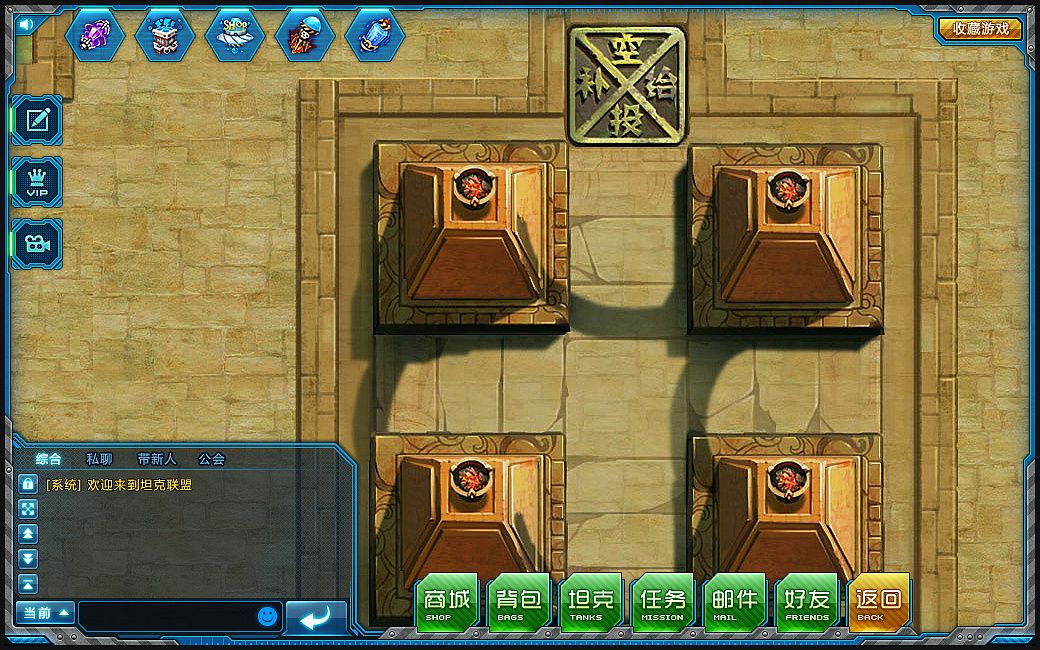This screenshot has width=1040, height=650.
Task: Send chat with the arrow button
Action: tap(316, 618)
